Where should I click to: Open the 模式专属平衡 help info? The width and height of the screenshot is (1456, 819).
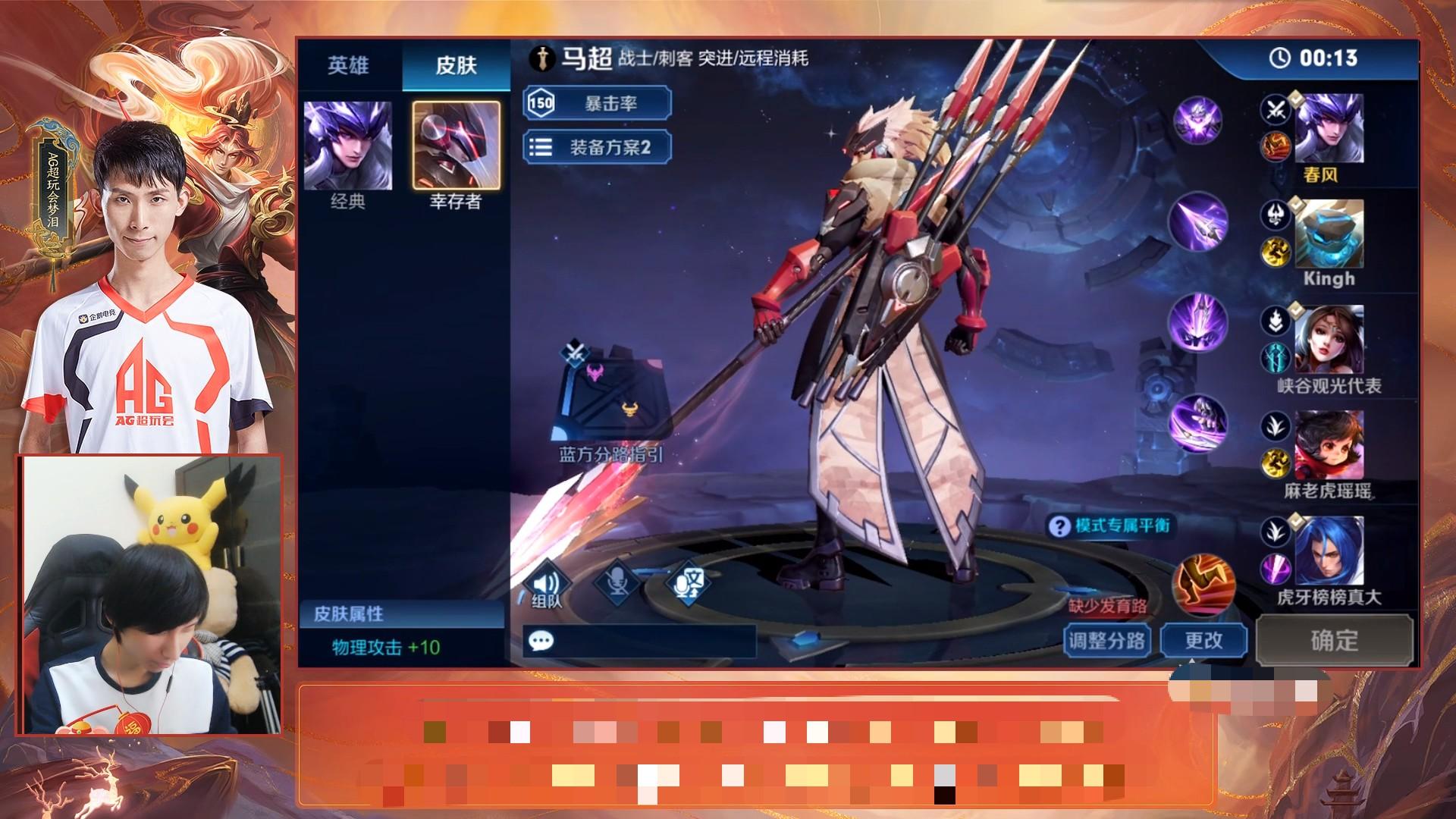(1110, 526)
